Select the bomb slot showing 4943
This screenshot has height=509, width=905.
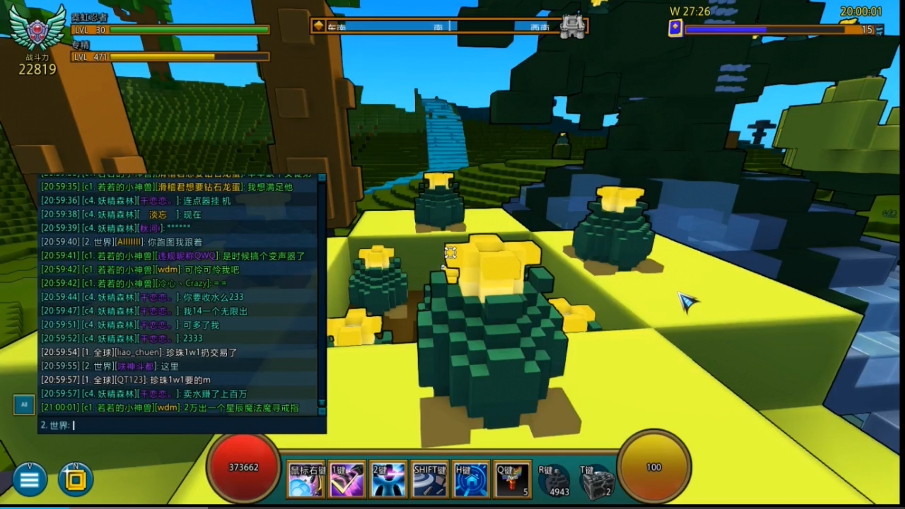click(x=554, y=481)
